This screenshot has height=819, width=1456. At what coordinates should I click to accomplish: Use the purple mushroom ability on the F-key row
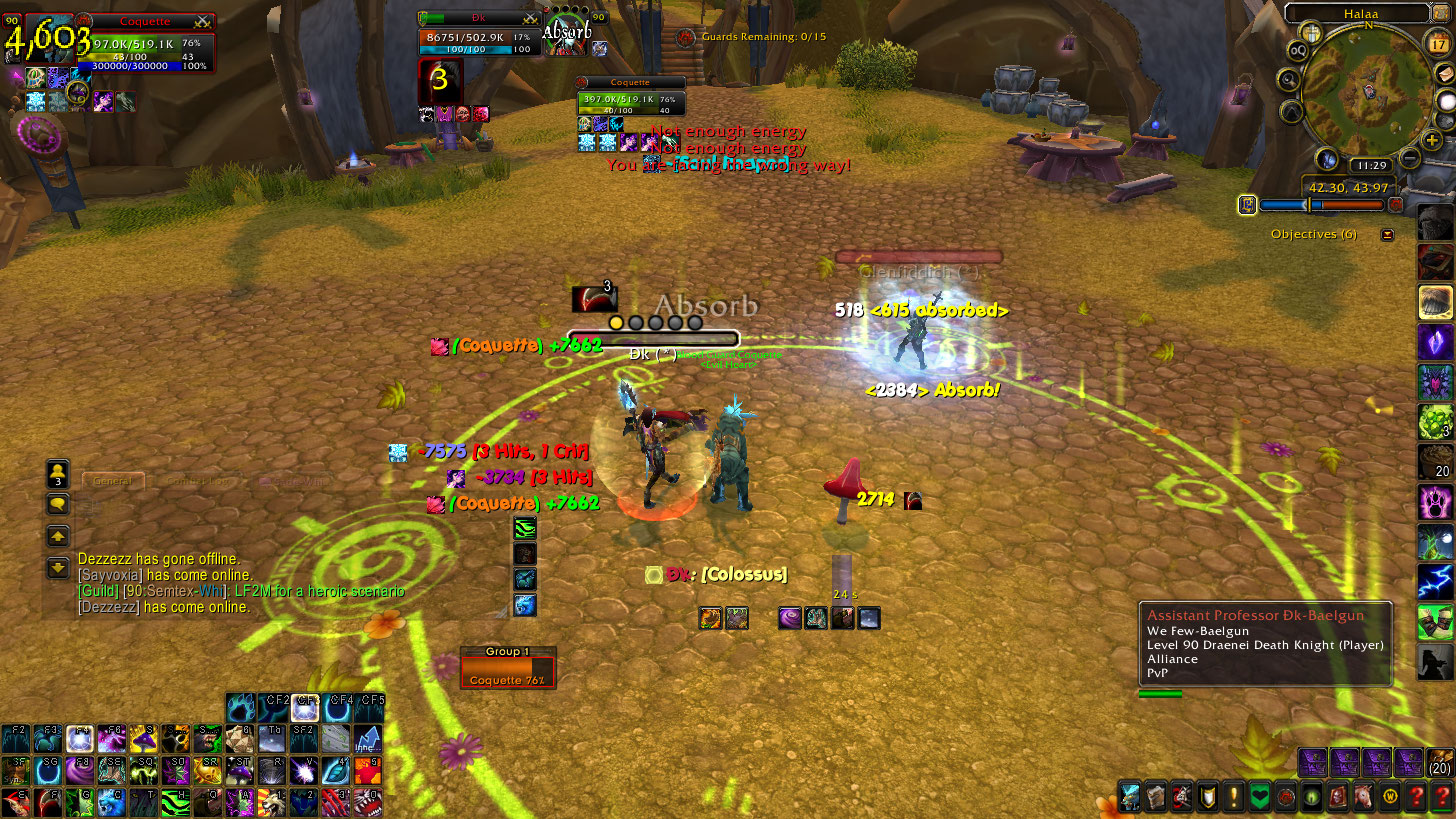tap(142, 739)
